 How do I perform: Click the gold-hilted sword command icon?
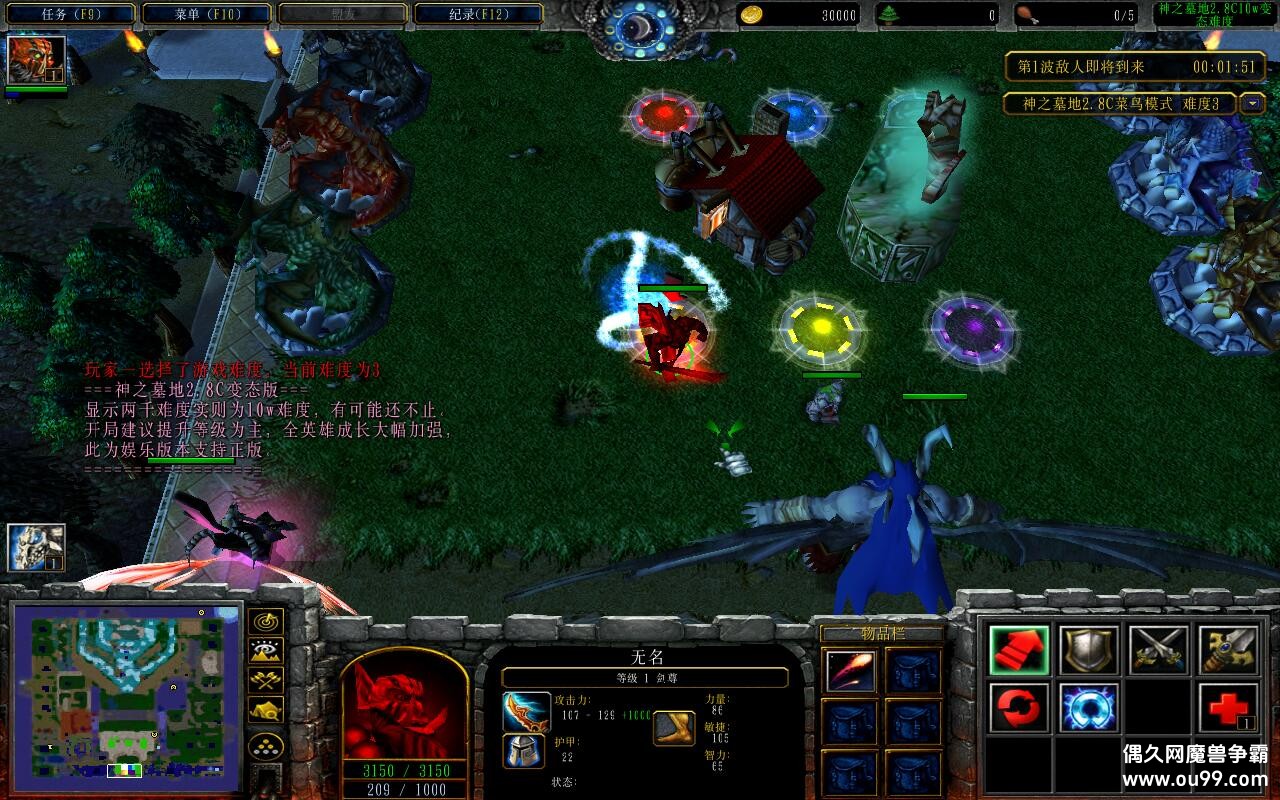click(x=1228, y=651)
